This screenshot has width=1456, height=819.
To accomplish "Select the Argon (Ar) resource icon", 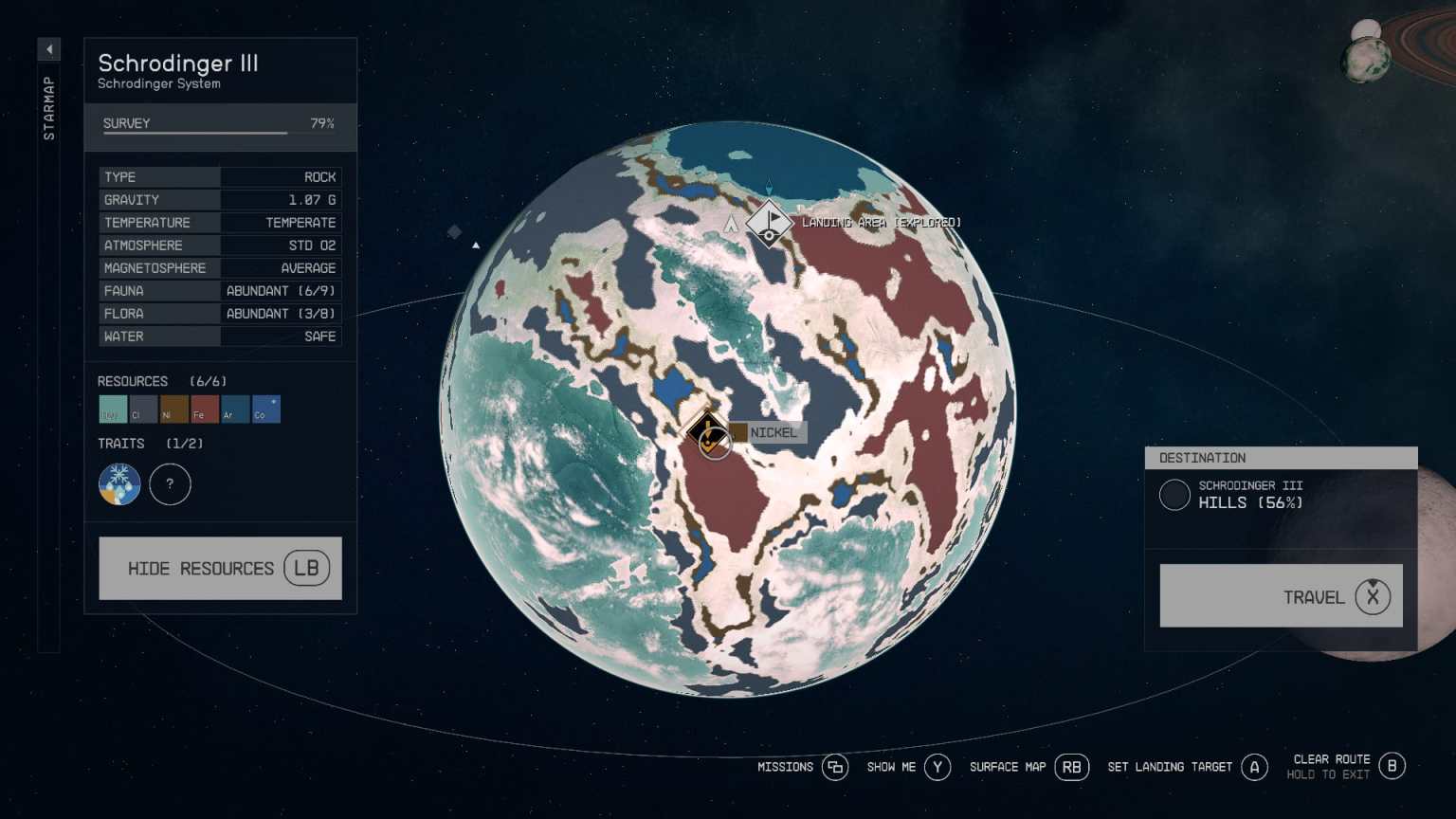I will click(233, 409).
